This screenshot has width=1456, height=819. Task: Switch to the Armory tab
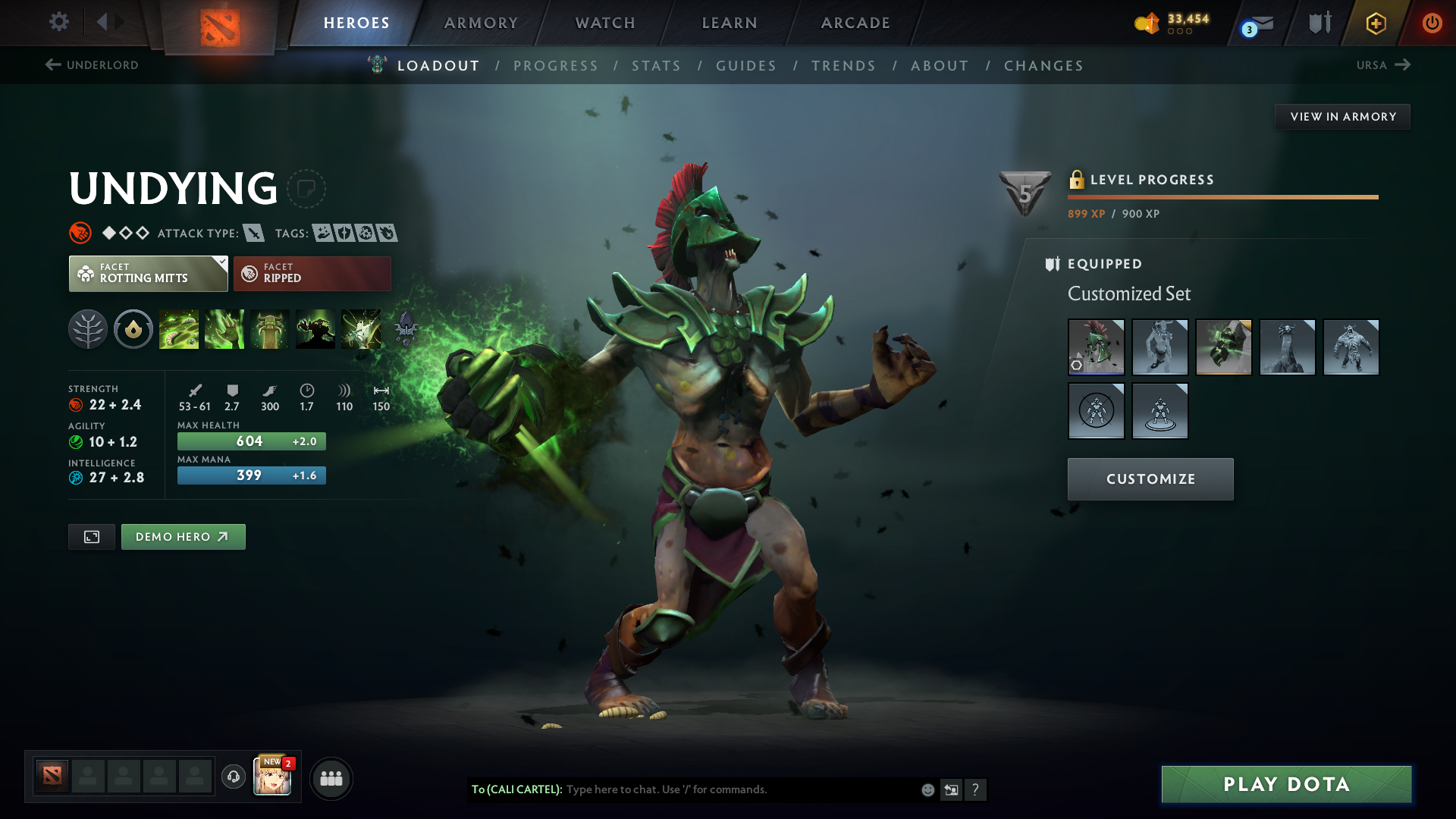tap(481, 23)
